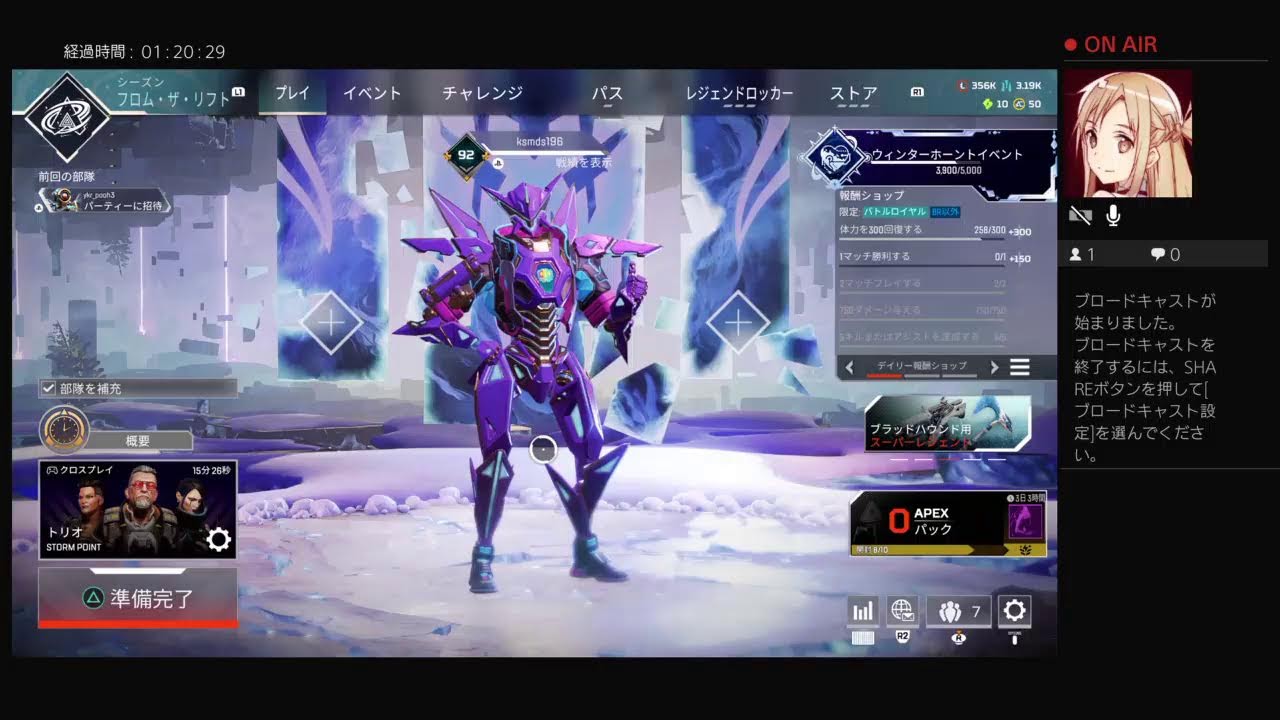Open the ブラッドハウンド用 スーパーレジェンド banner
This screenshot has width=1280, height=720.
click(947, 423)
